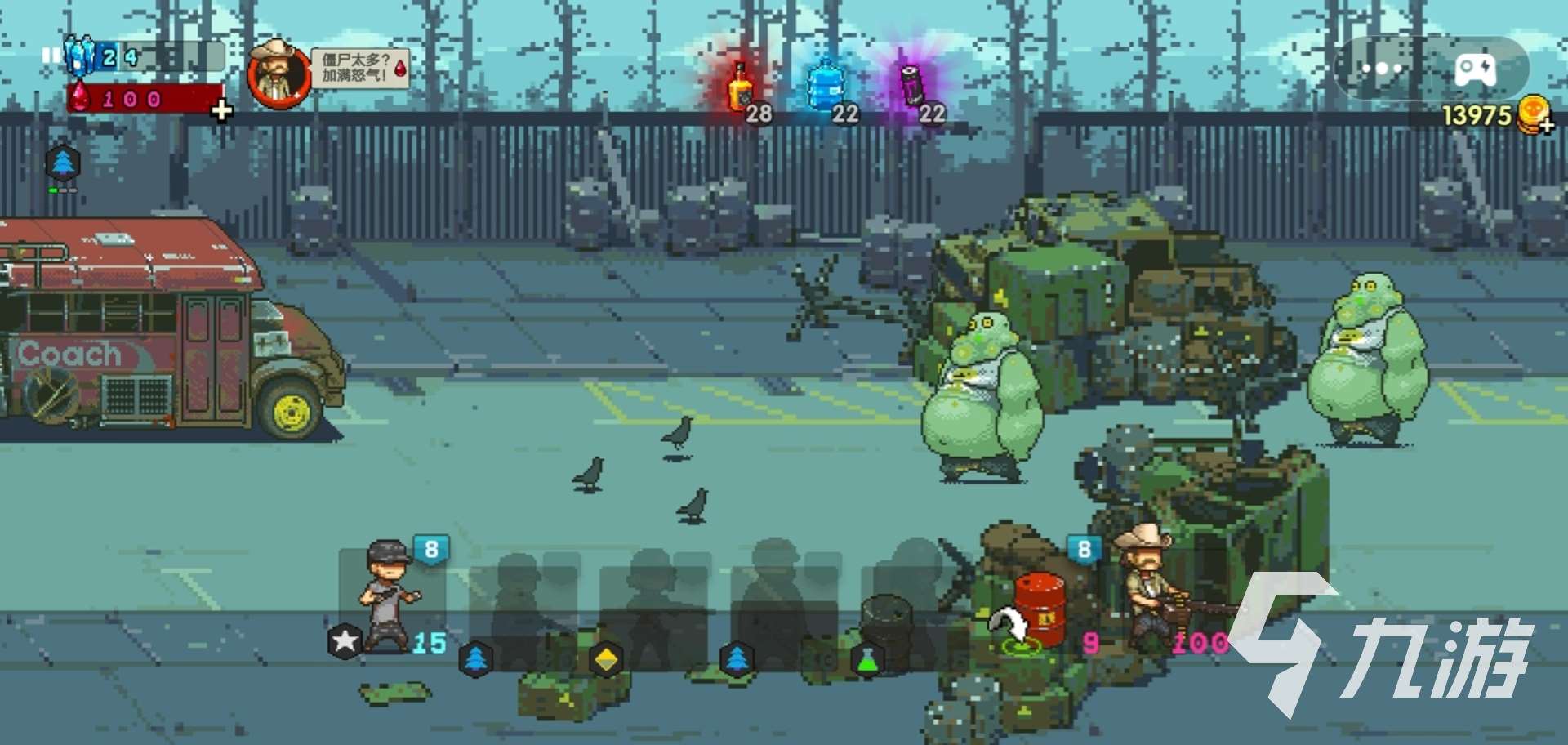Use the purple energy can item
Screen dimensions: 1568x745
[x=914, y=87]
